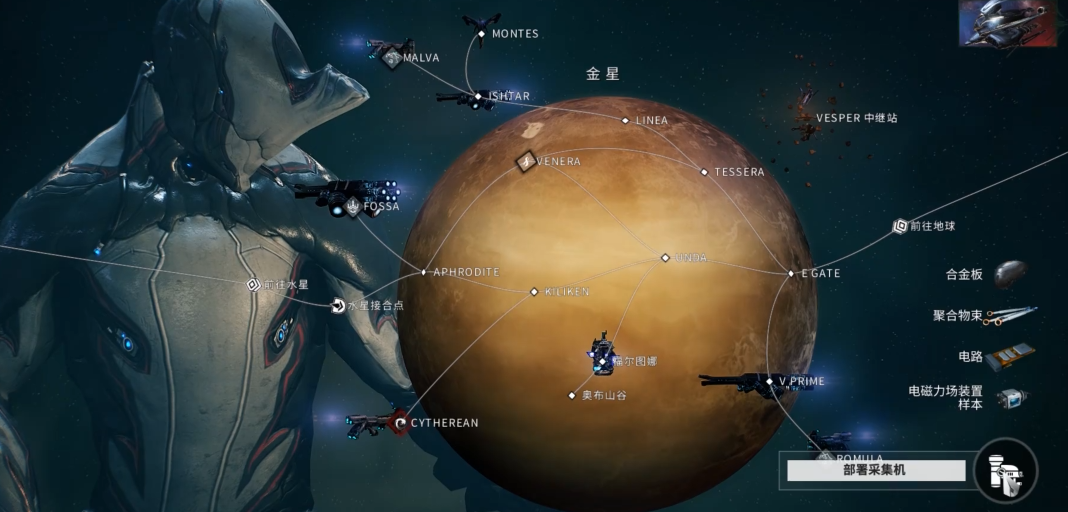This screenshot has width=1068, height=512.
Task: Select the MONTES mission node
Action: [x=481, y=34]
